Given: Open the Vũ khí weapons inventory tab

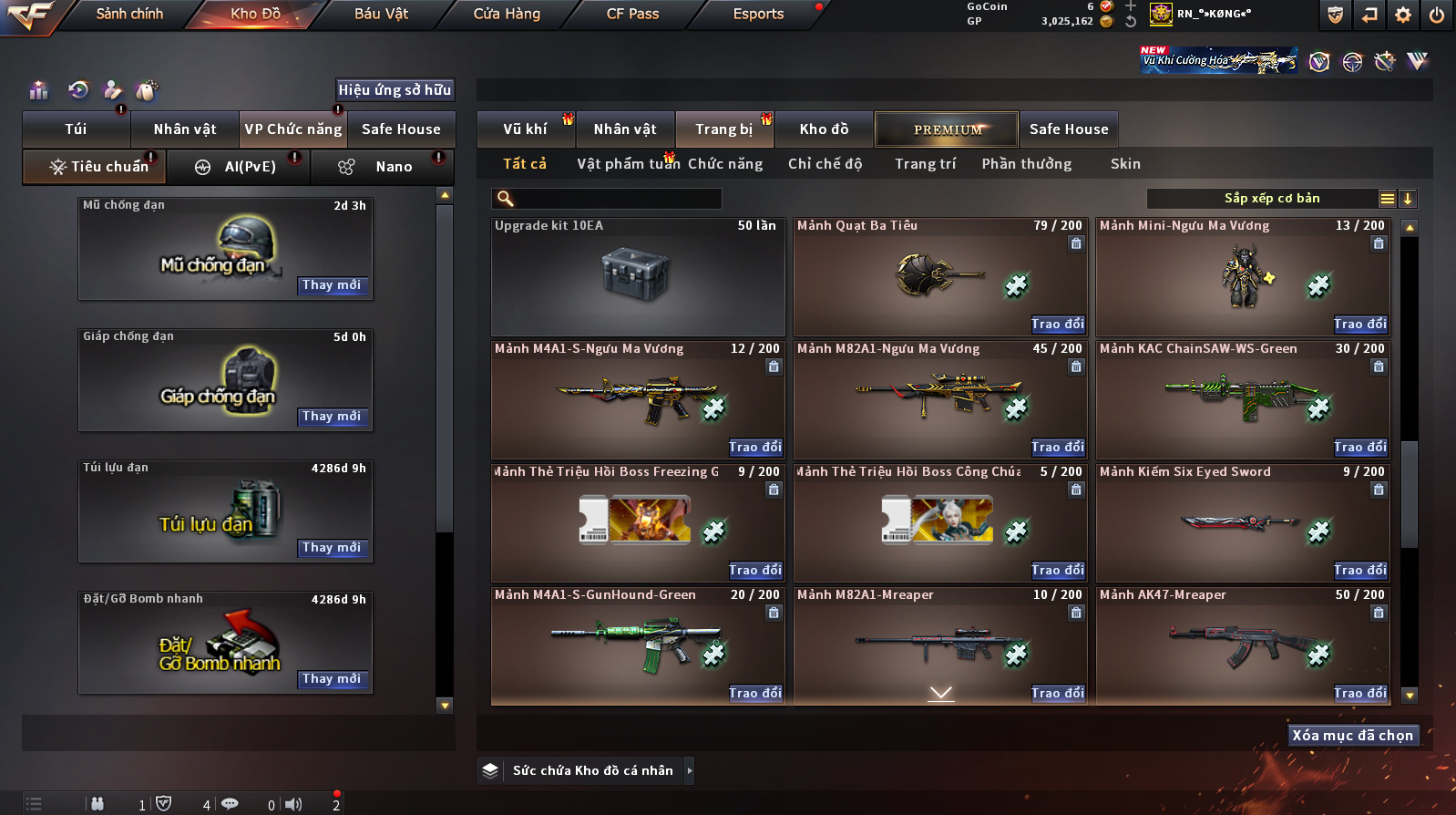Looking at the screenshot, I should [x=526, y=129].
